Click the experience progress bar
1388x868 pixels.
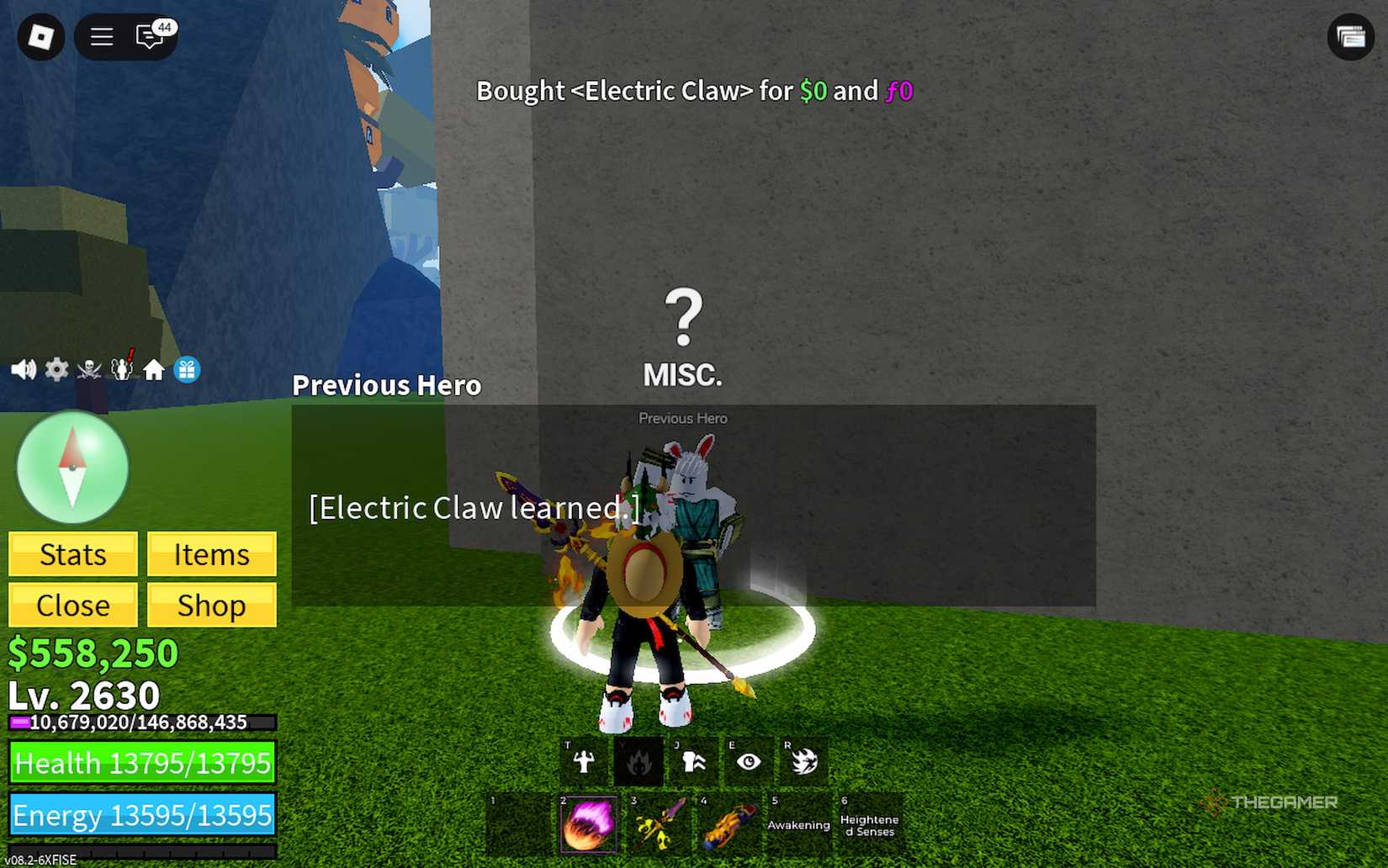tap(139, 722)
